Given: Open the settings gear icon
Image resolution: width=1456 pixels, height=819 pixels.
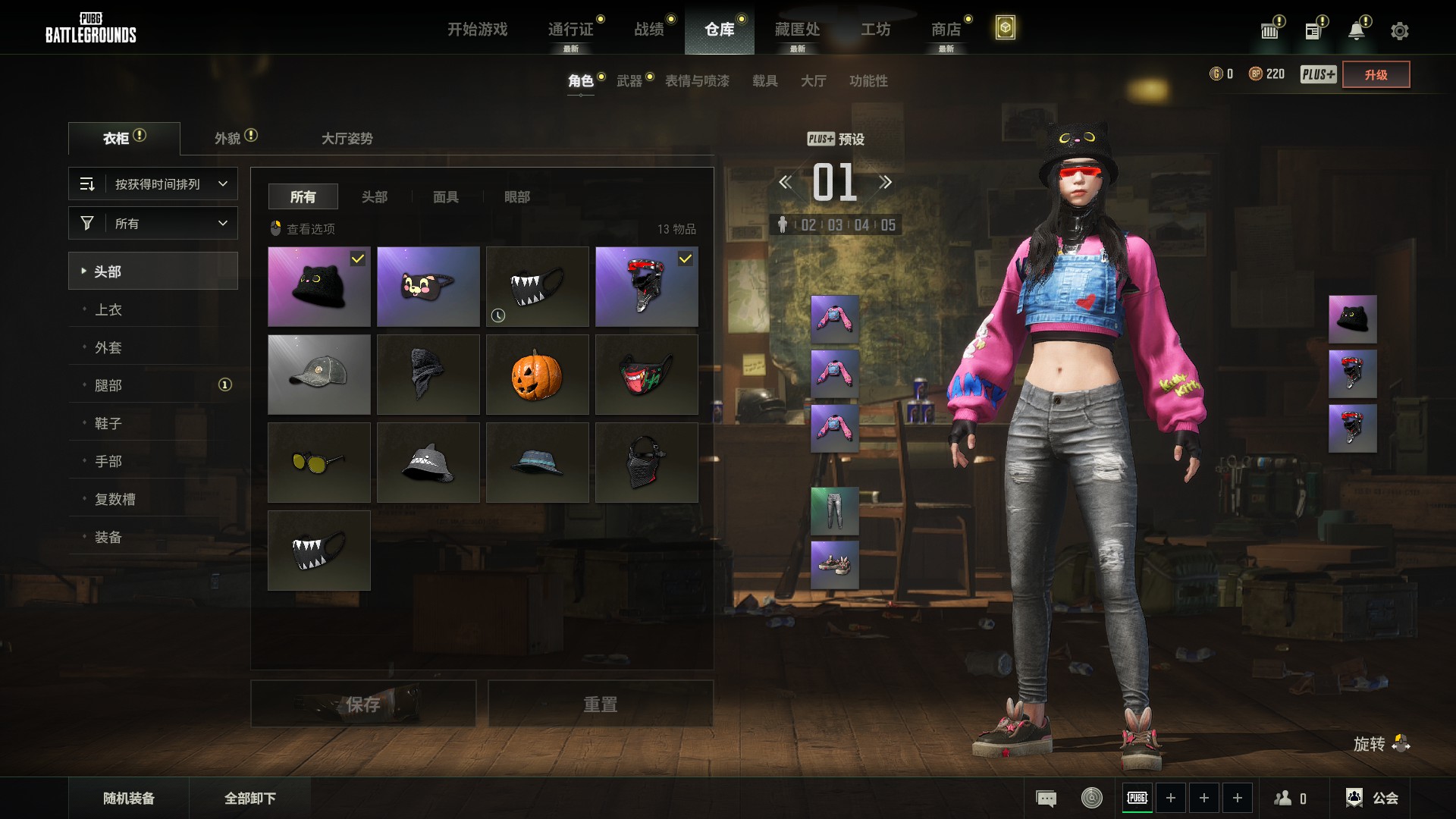Looking at the screenshot, I should click(1399, 31).
